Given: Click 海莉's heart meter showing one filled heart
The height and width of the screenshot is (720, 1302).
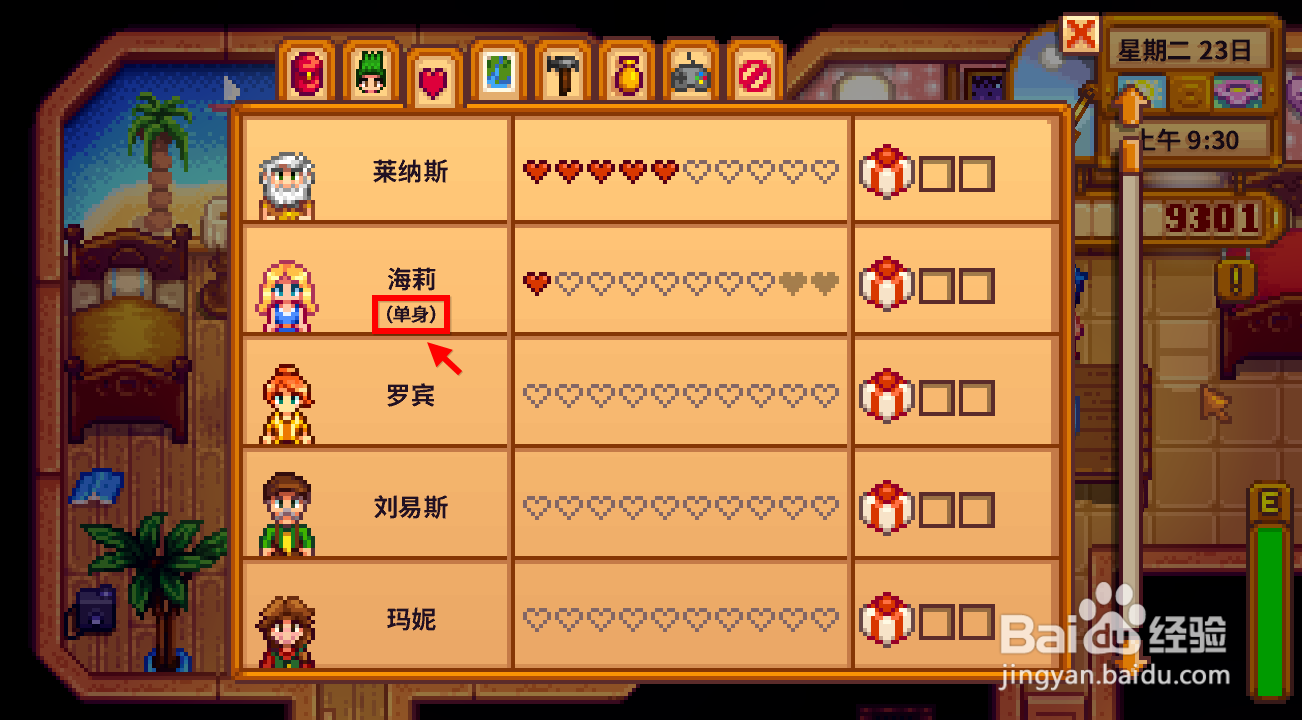Looking at the screenshot, I should pyautogui.click(x=680, y=283).
